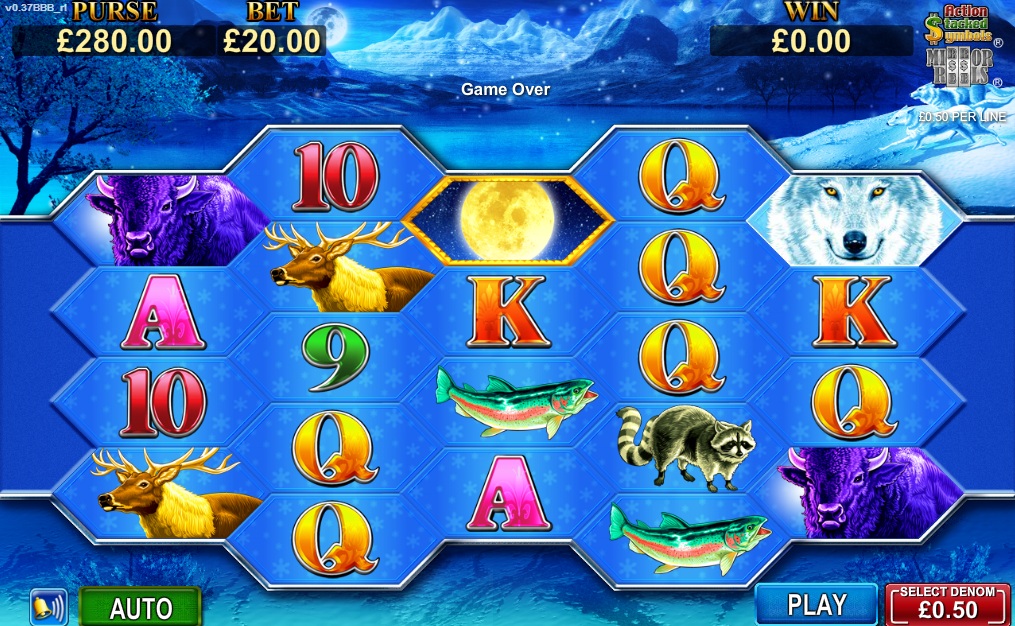Toggle the sound bell icon

(x=47, y=607)
